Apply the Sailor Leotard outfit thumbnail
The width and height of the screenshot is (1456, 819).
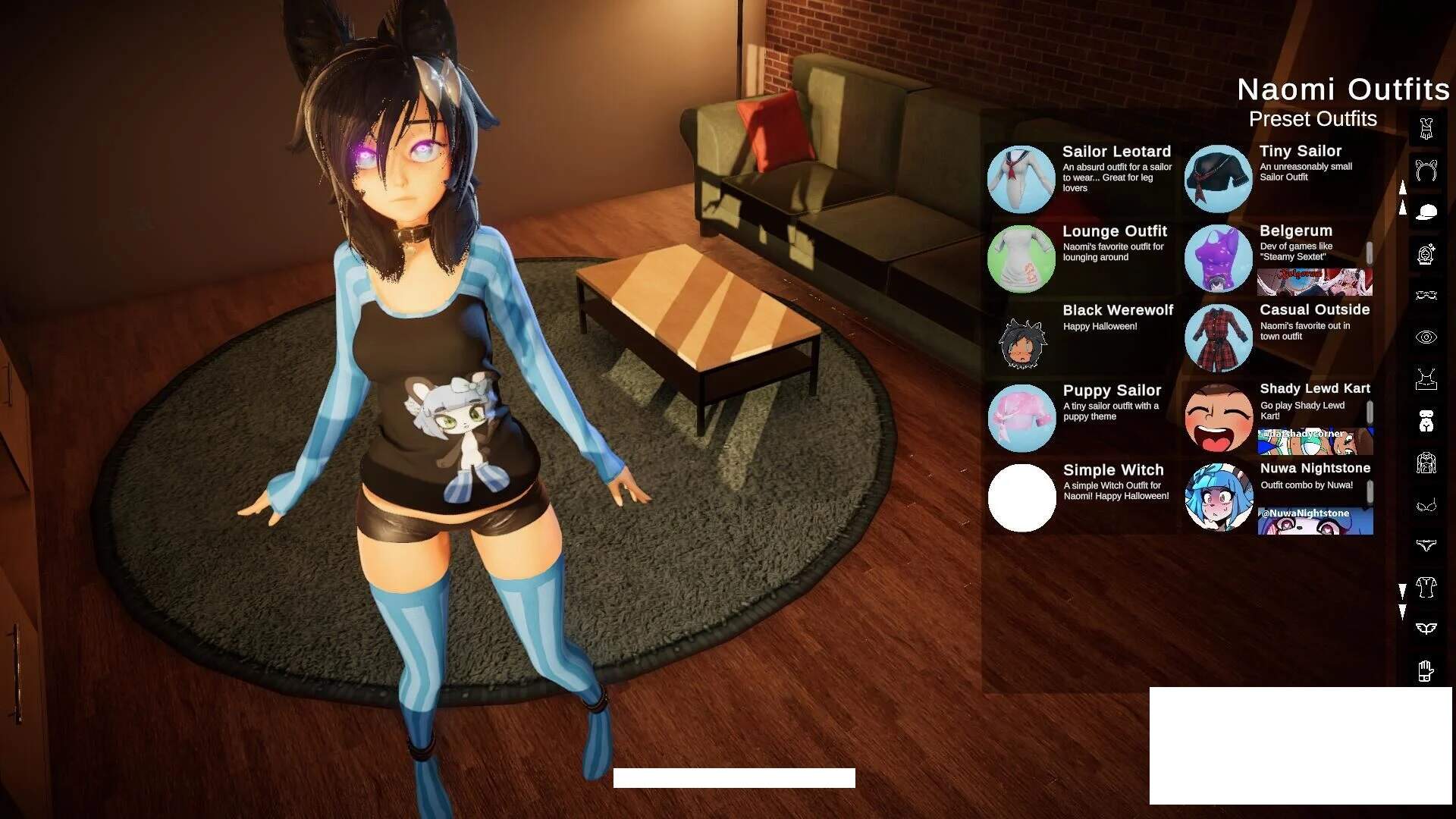(1021, 178)
